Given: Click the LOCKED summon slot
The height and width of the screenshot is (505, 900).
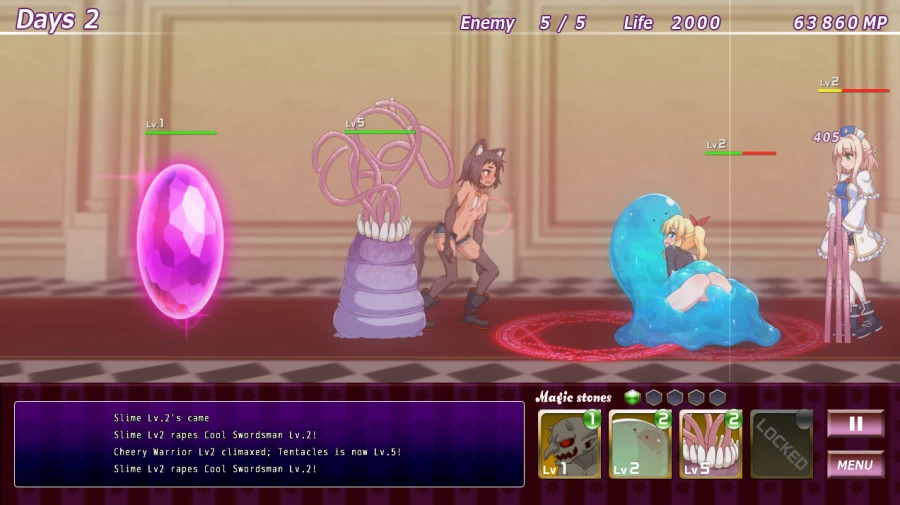Looking at the screenshot, I should click(x=782, y=445).
